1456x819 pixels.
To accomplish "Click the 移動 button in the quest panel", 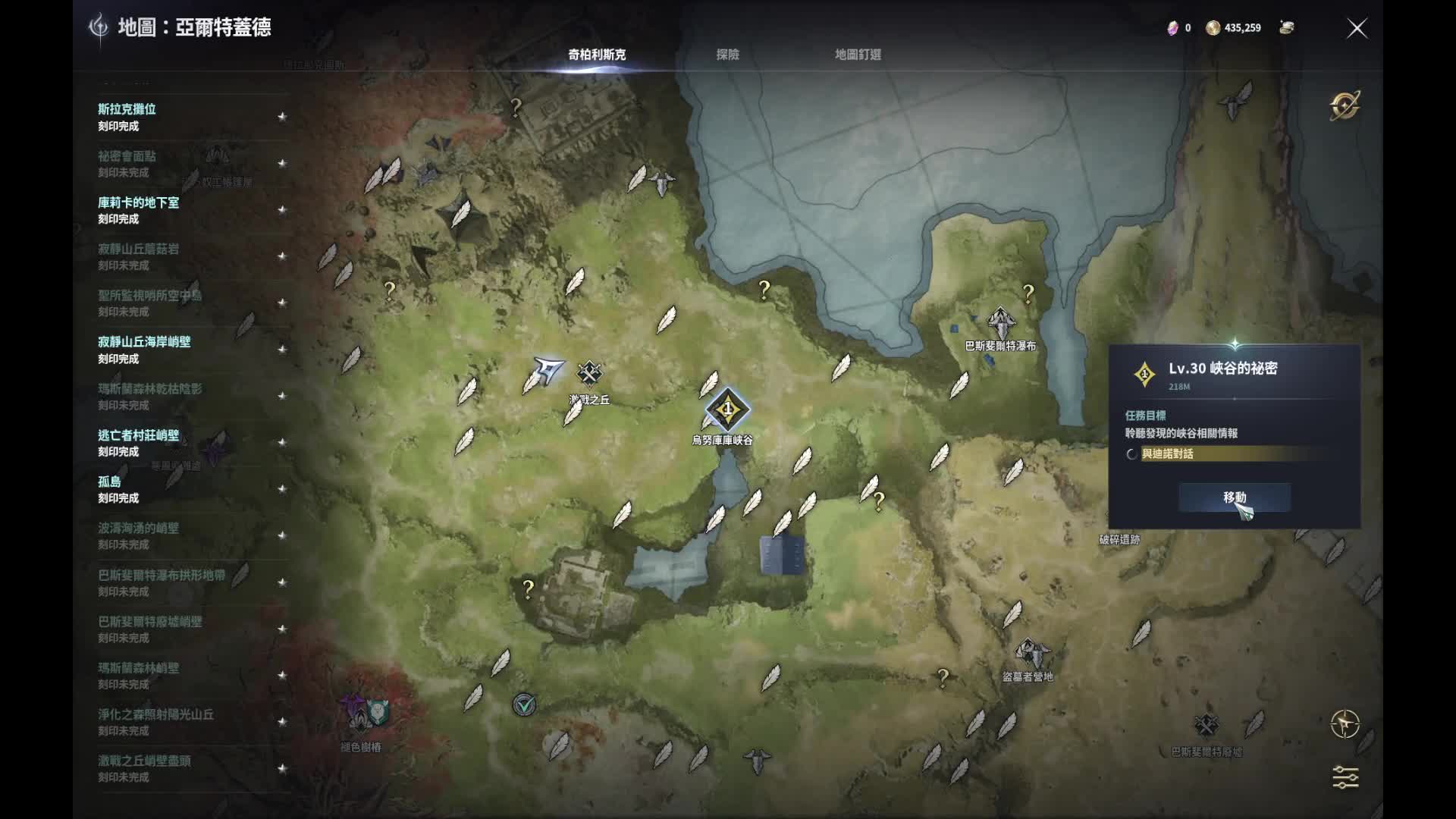I will [1234, 497].
